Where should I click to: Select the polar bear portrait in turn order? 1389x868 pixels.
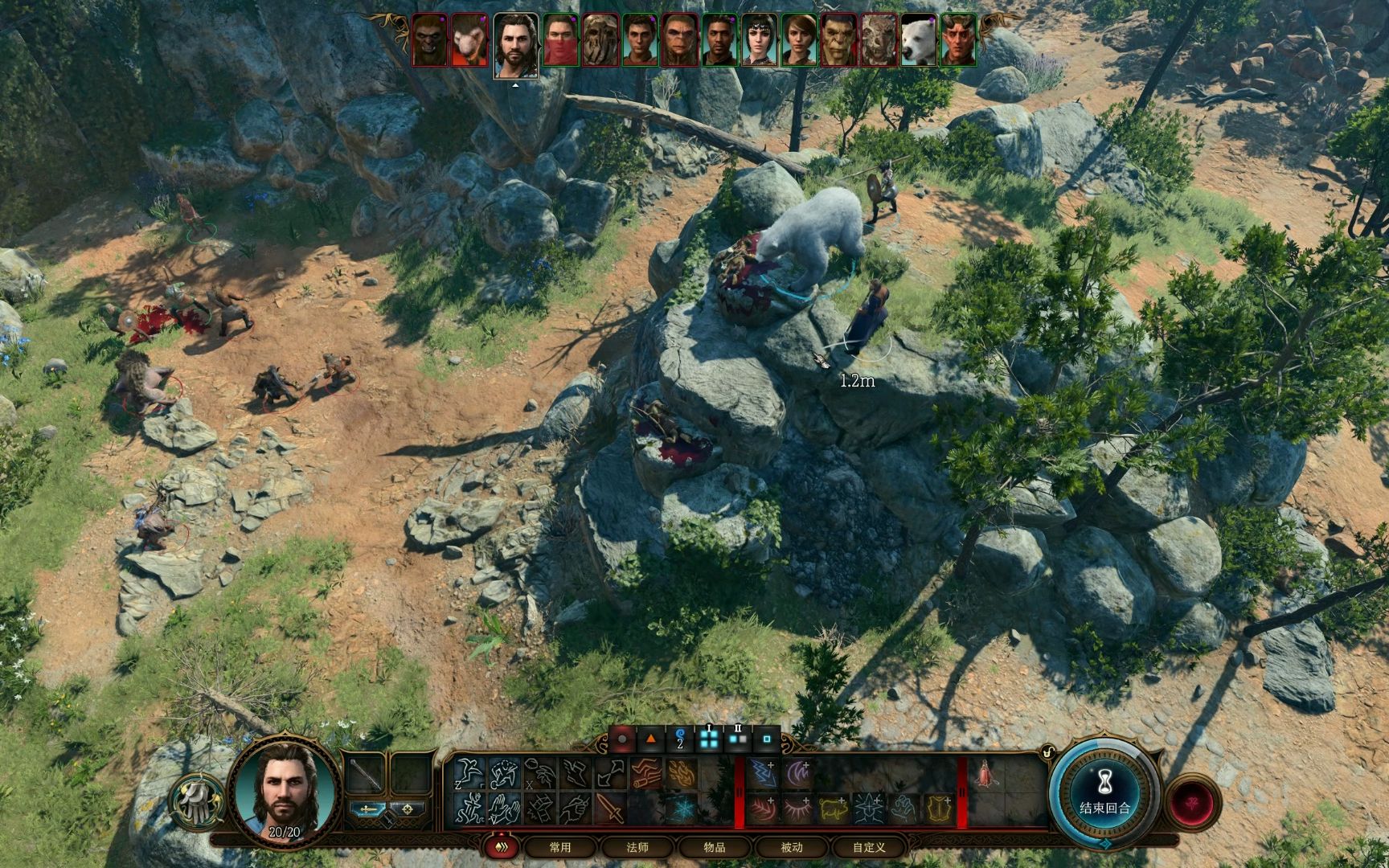[918, 39]
